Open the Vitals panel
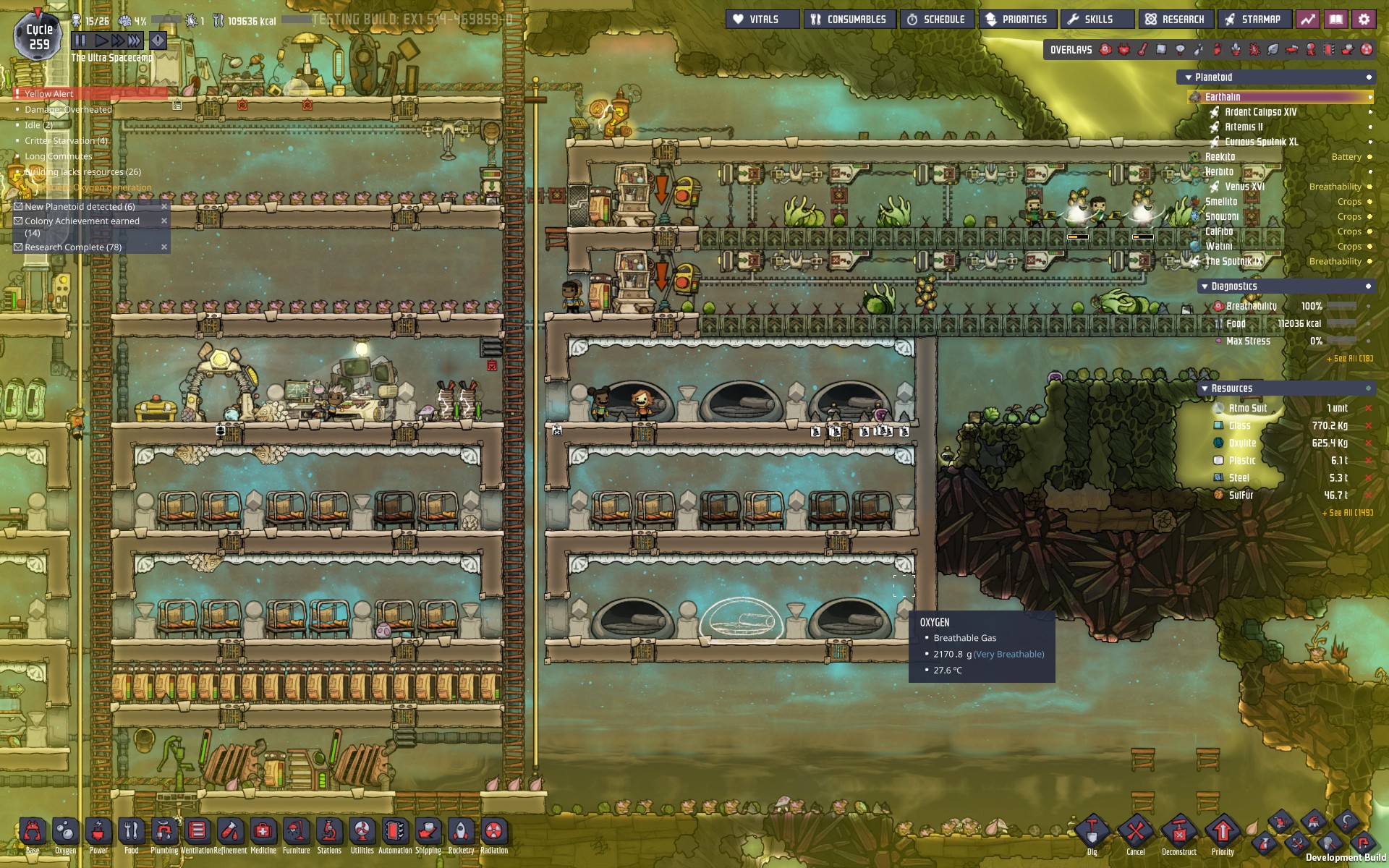 pos(762,20)
